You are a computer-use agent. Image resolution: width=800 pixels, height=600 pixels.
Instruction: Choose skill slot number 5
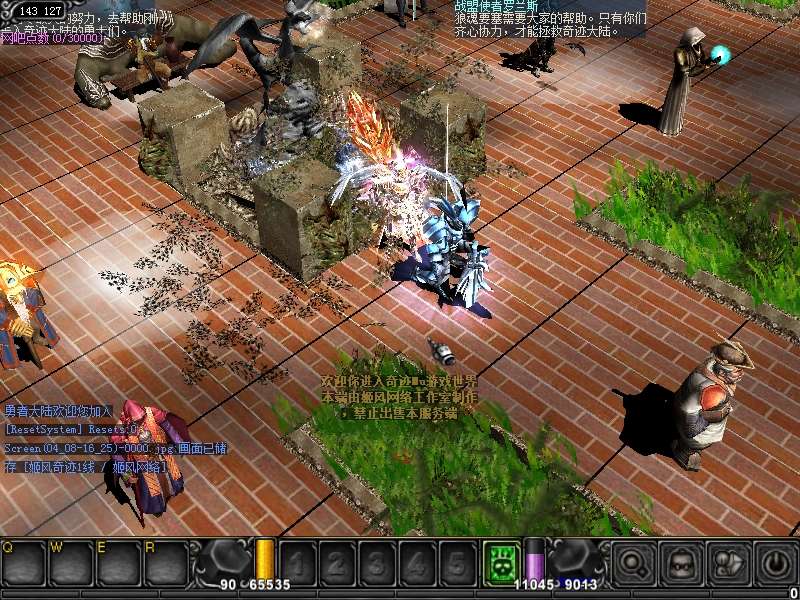click(x=457, y=563)
